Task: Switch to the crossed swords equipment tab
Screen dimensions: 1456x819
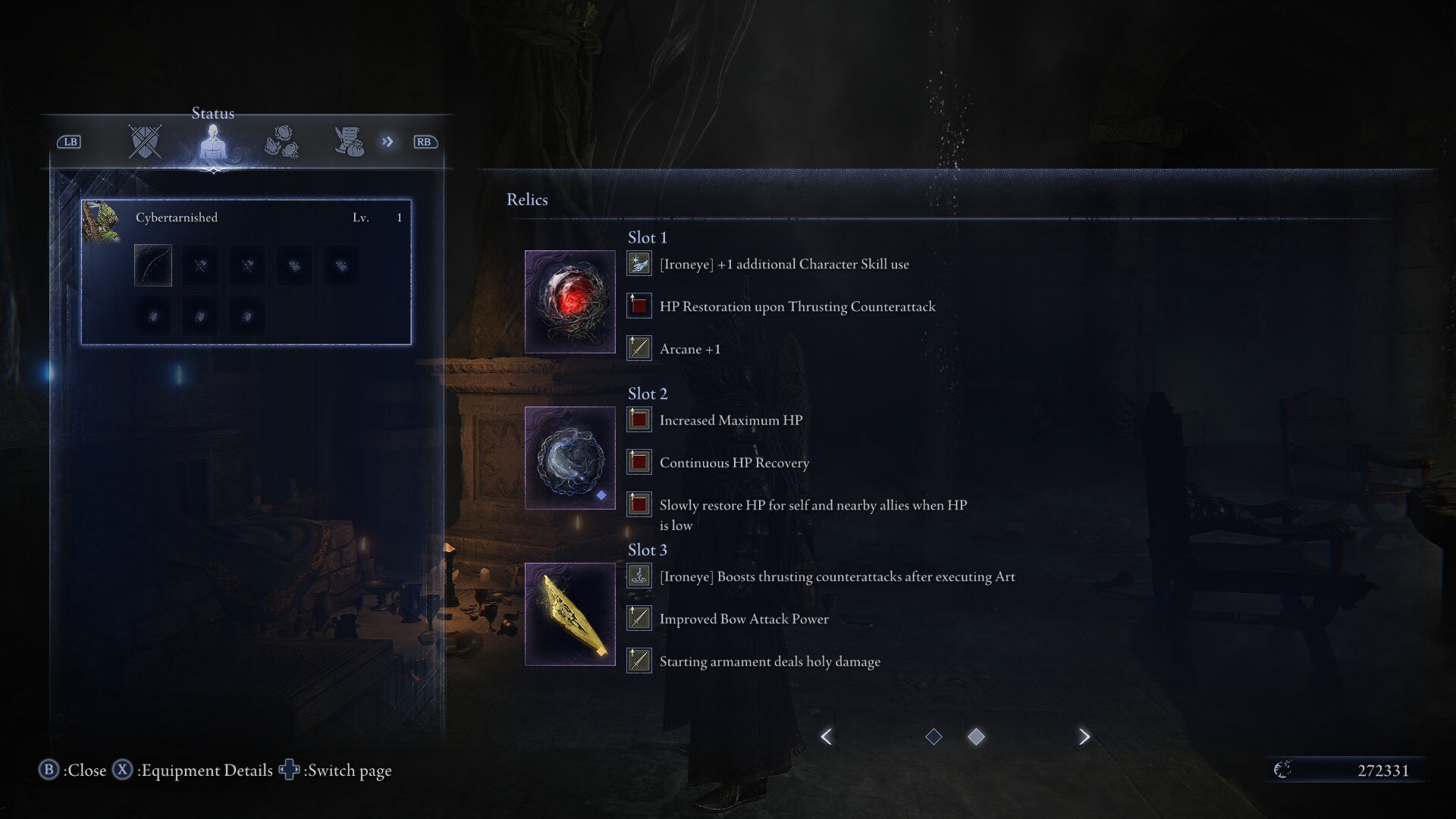Action: (x=145, y=142)
